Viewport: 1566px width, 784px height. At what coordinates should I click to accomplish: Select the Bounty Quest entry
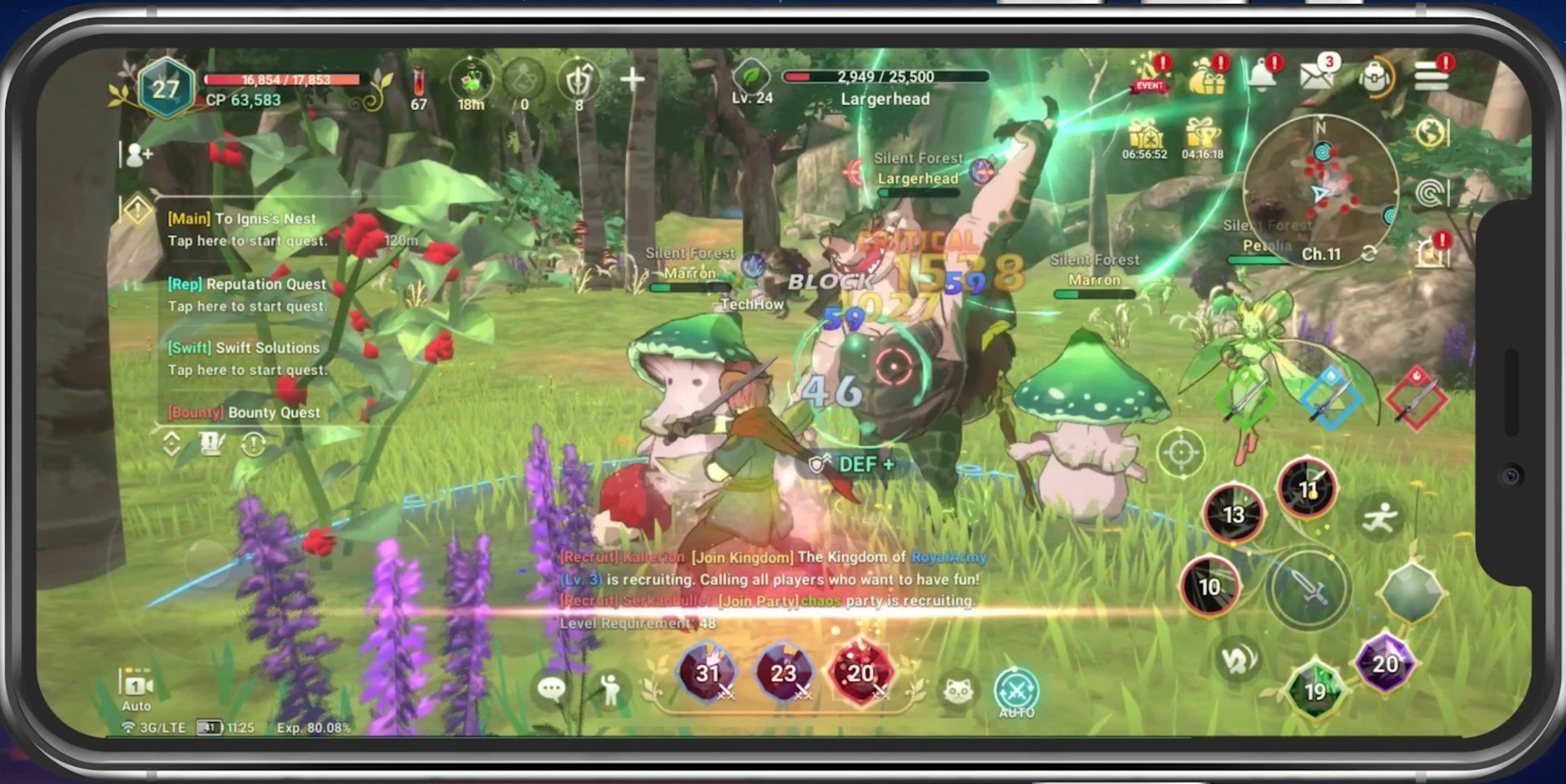pos(245,412)
